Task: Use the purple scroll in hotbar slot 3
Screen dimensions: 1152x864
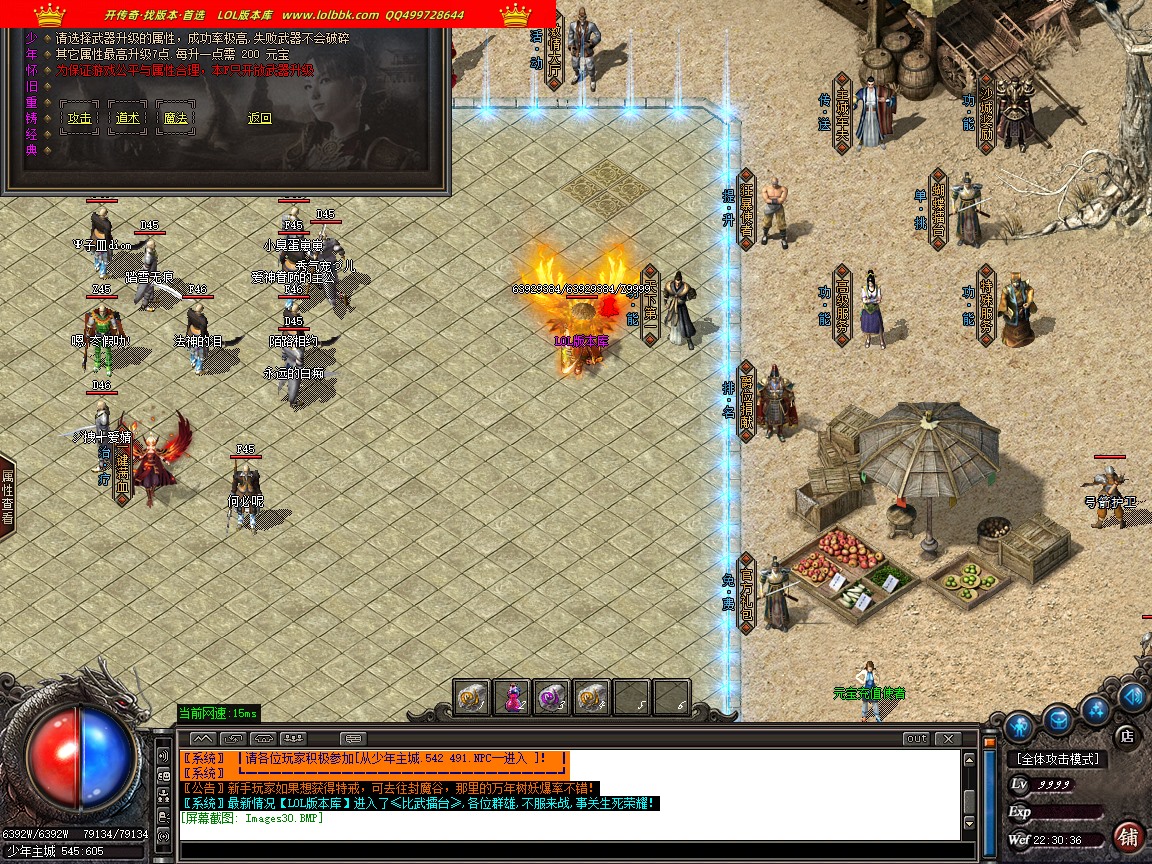Action: tap(551, 697)
